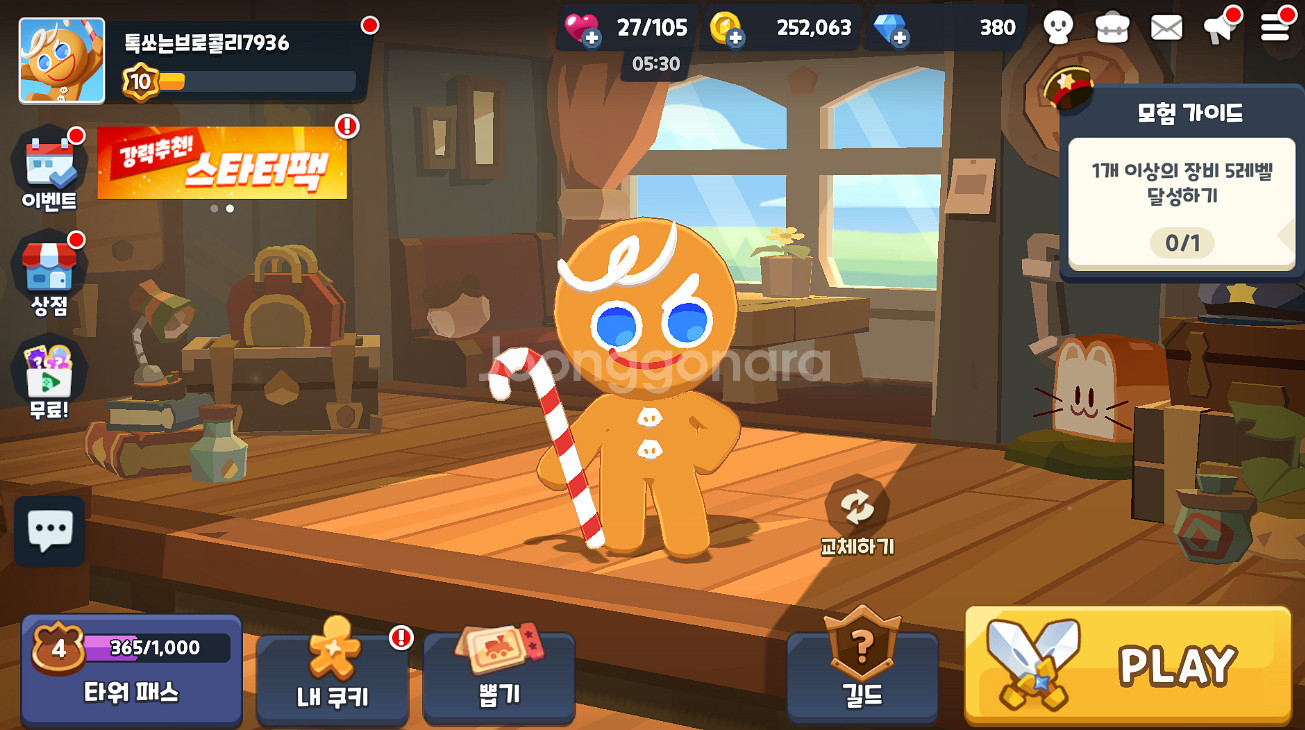Open the megaphone announcements

tap(1220, 27)
